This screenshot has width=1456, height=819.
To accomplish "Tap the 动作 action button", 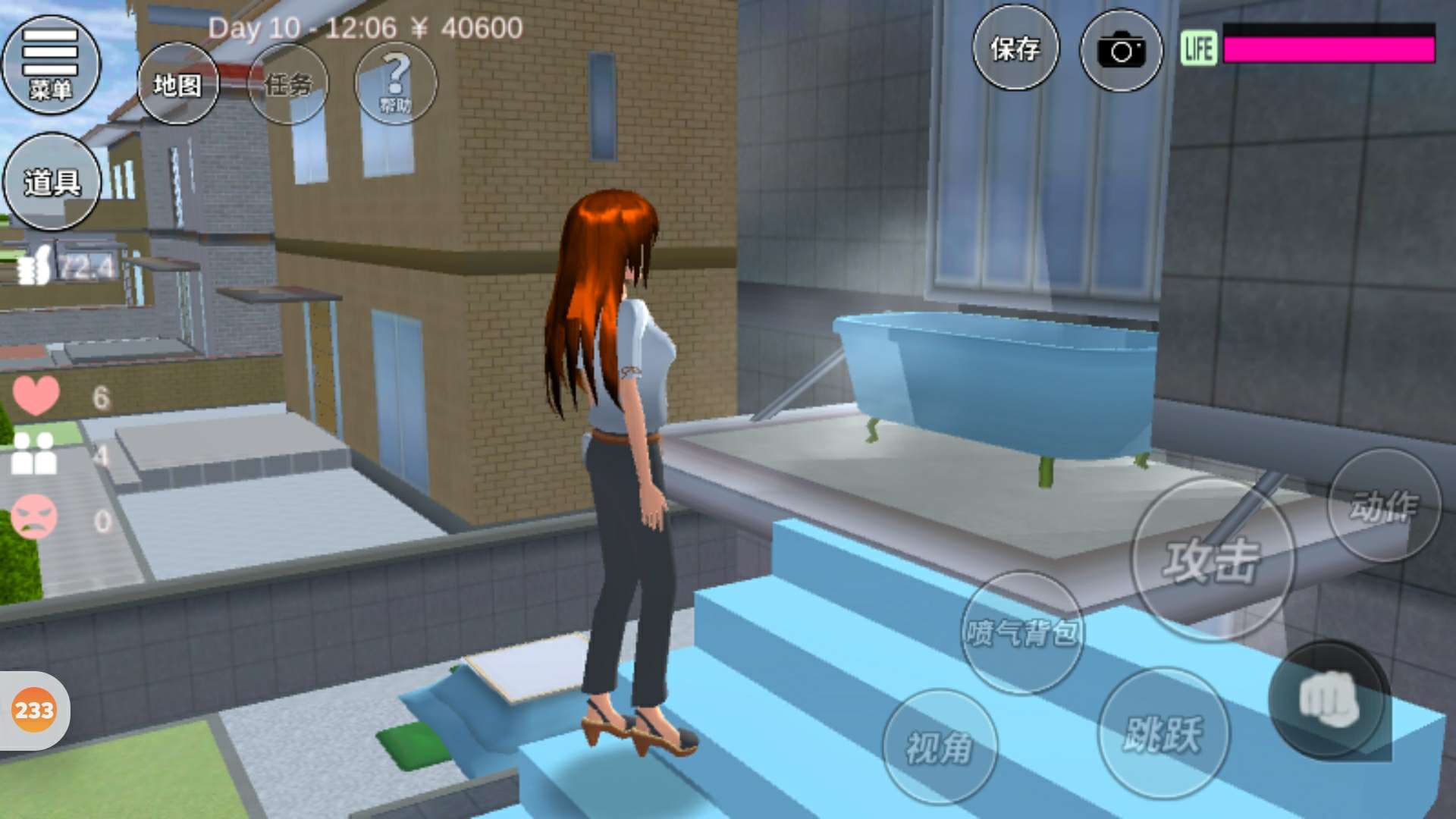I will (1383, 506).
